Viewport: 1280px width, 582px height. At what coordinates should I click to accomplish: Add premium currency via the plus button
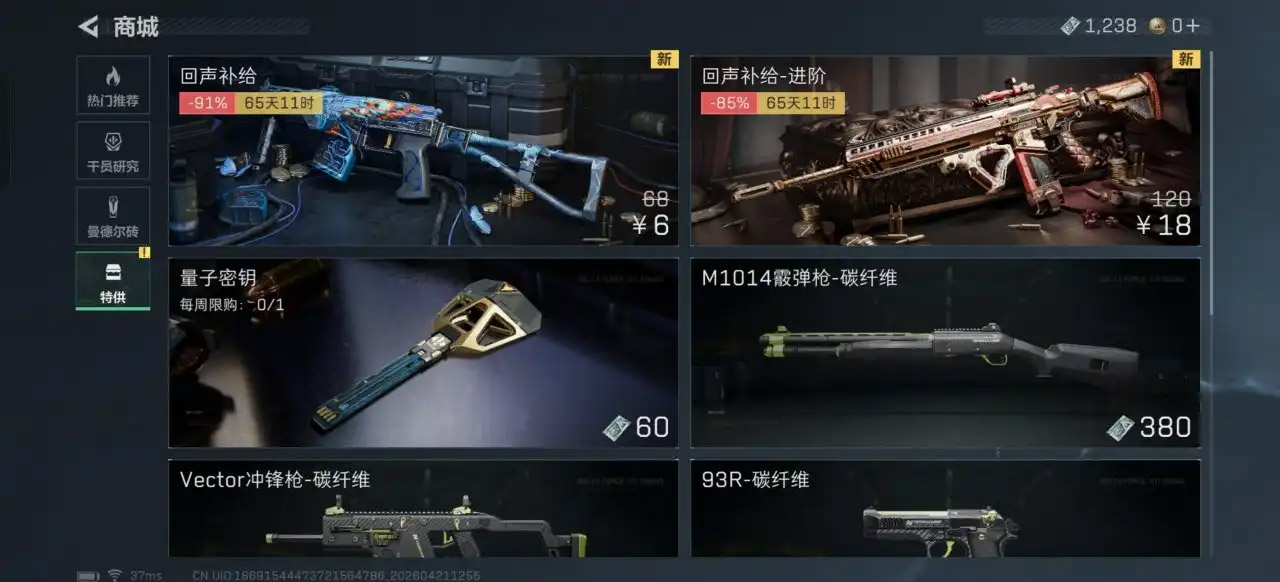1192,26
